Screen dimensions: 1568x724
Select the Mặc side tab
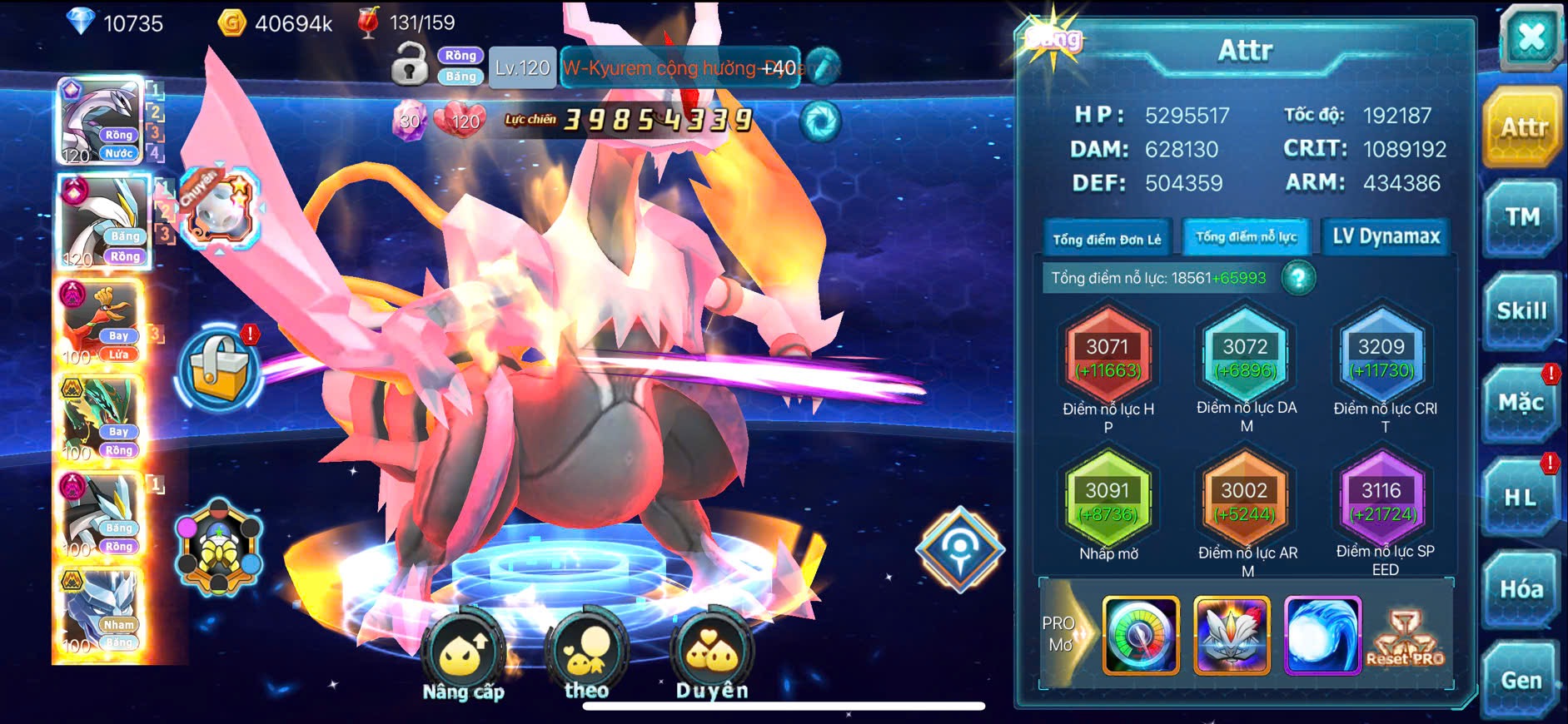tap(1521, 404)
